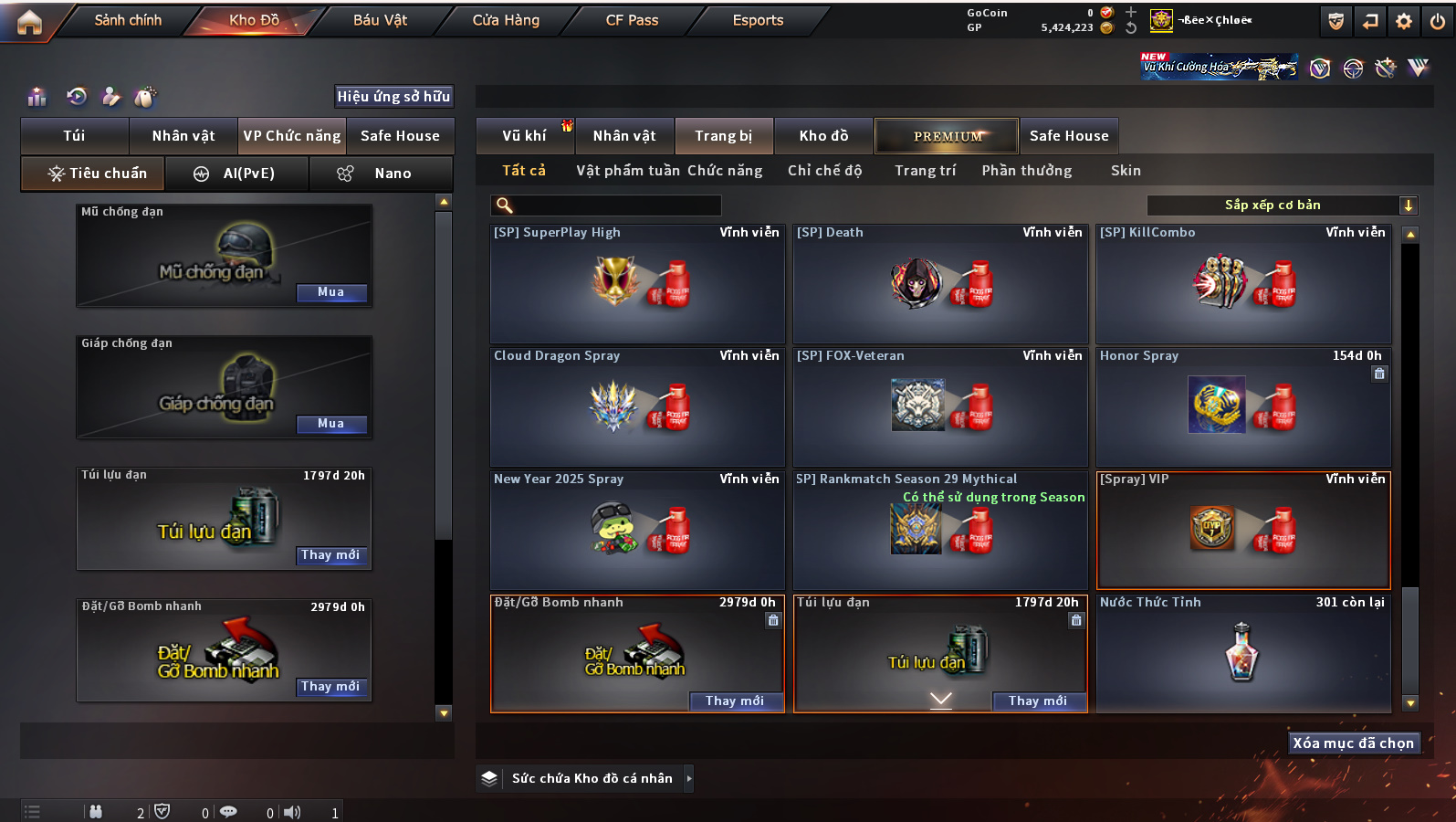Renew the equipped Túi lựu đạn slot
This screenshot has height=822, width=1456.
coord(330,555)
